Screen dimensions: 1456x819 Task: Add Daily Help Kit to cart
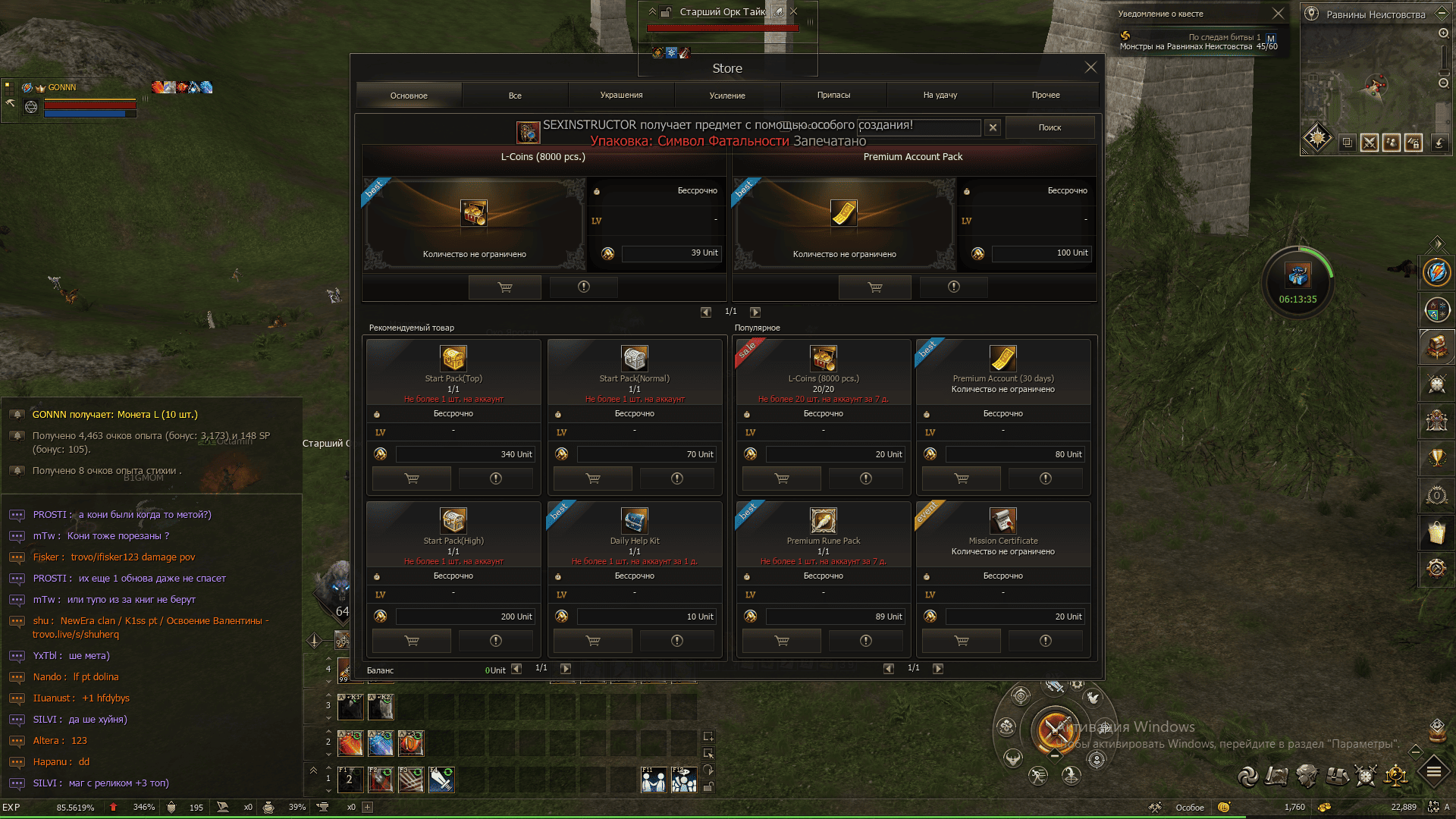(593, 641)
